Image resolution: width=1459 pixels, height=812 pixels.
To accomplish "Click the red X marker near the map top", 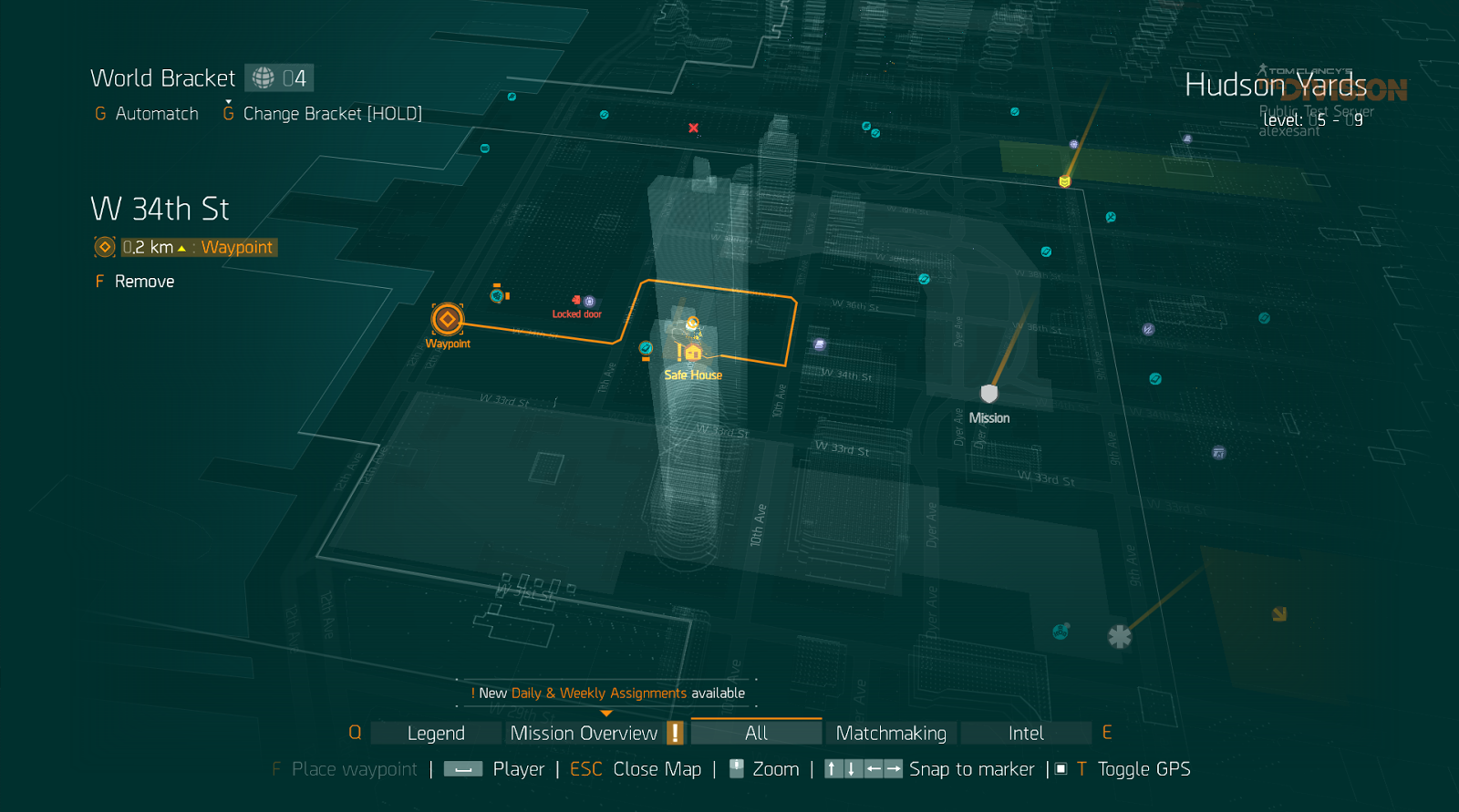I will pyautogui.click(x=693, y=129).
